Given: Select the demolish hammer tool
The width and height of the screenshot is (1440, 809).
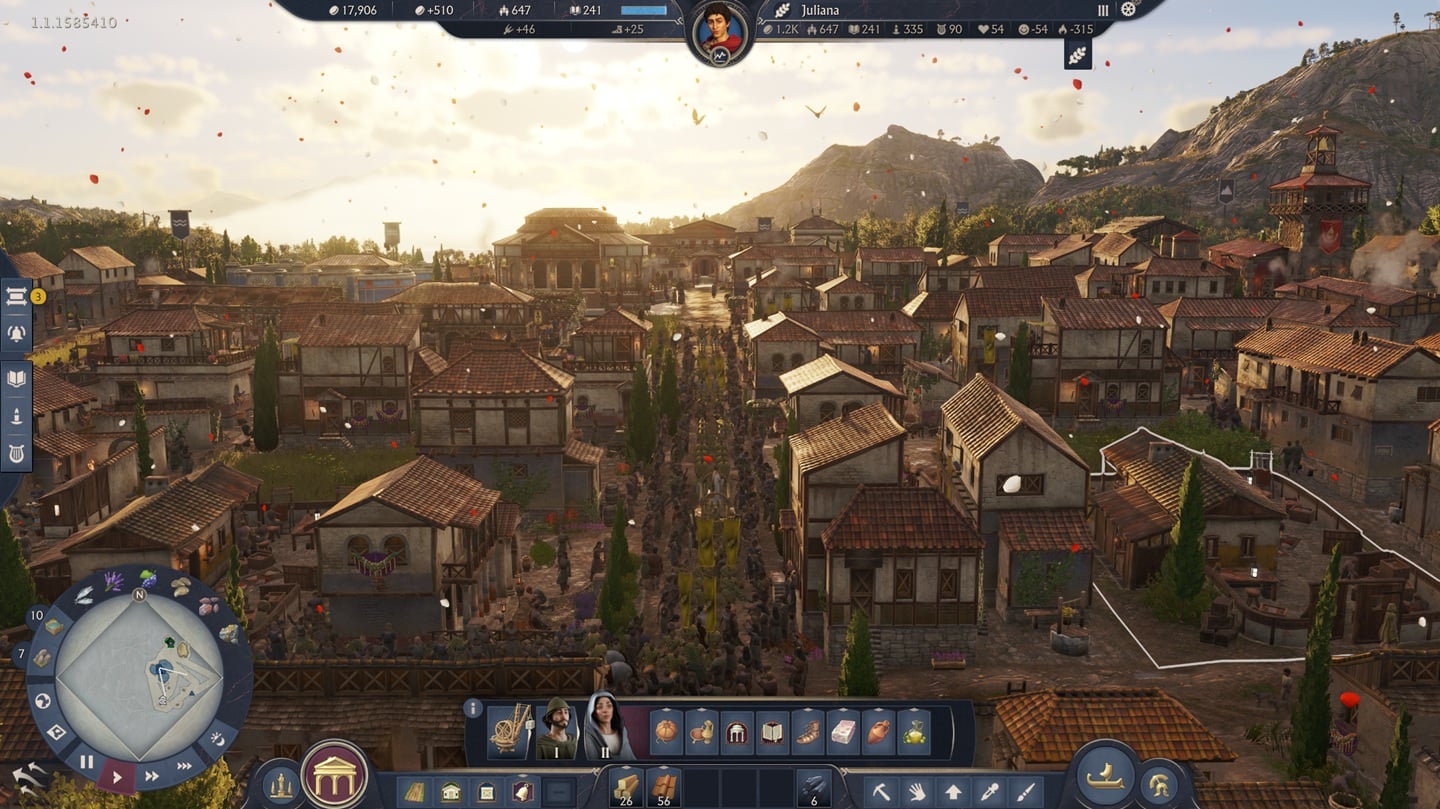Looking at the screenshot, I should (881, 789).
